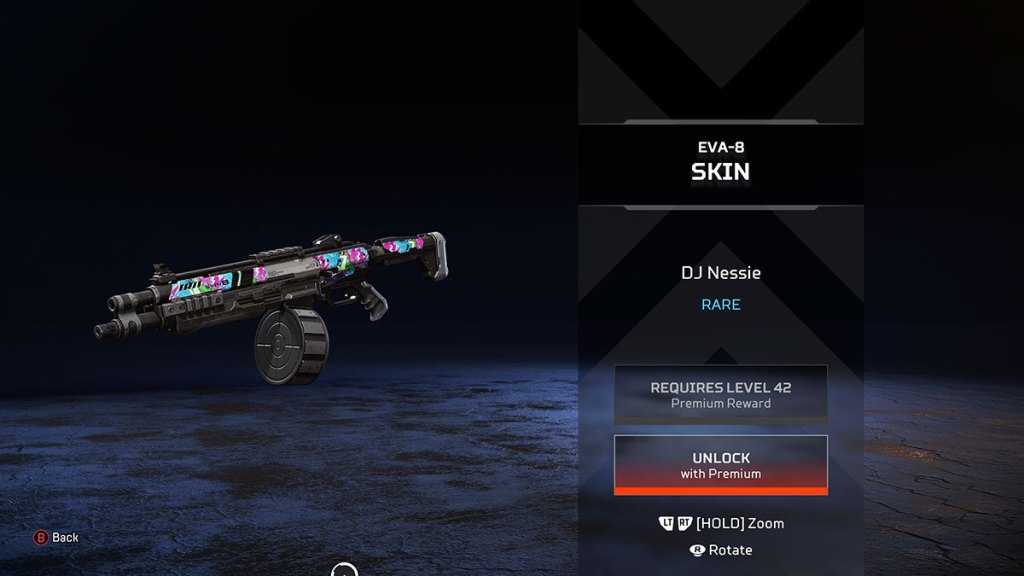
Task: Go back using the Back label
Action: click(x=65, y=538)
